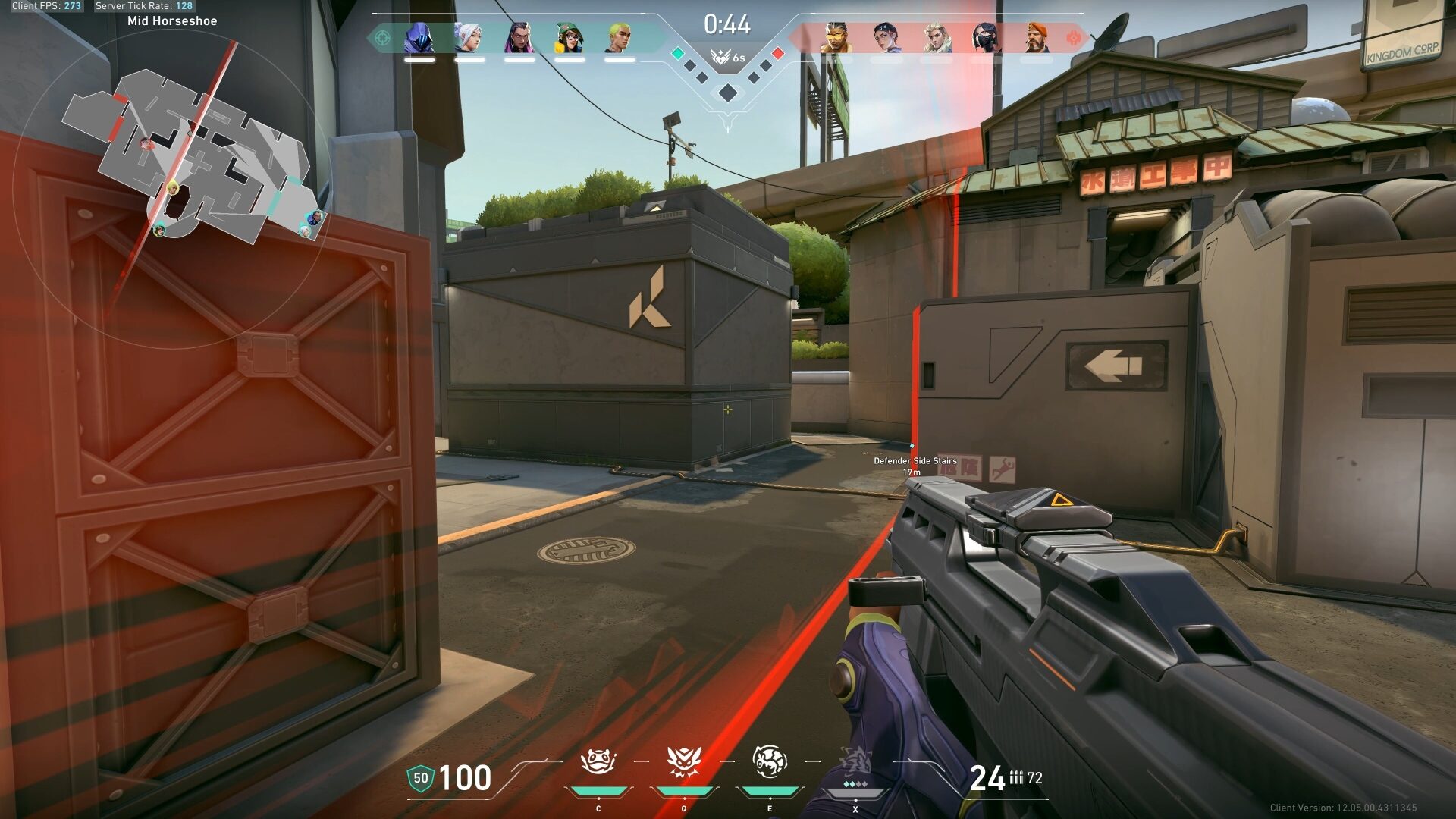Screen dimensions: 1456x819
Task: Use the Wingman ability icon
Action: coord(684,762)
